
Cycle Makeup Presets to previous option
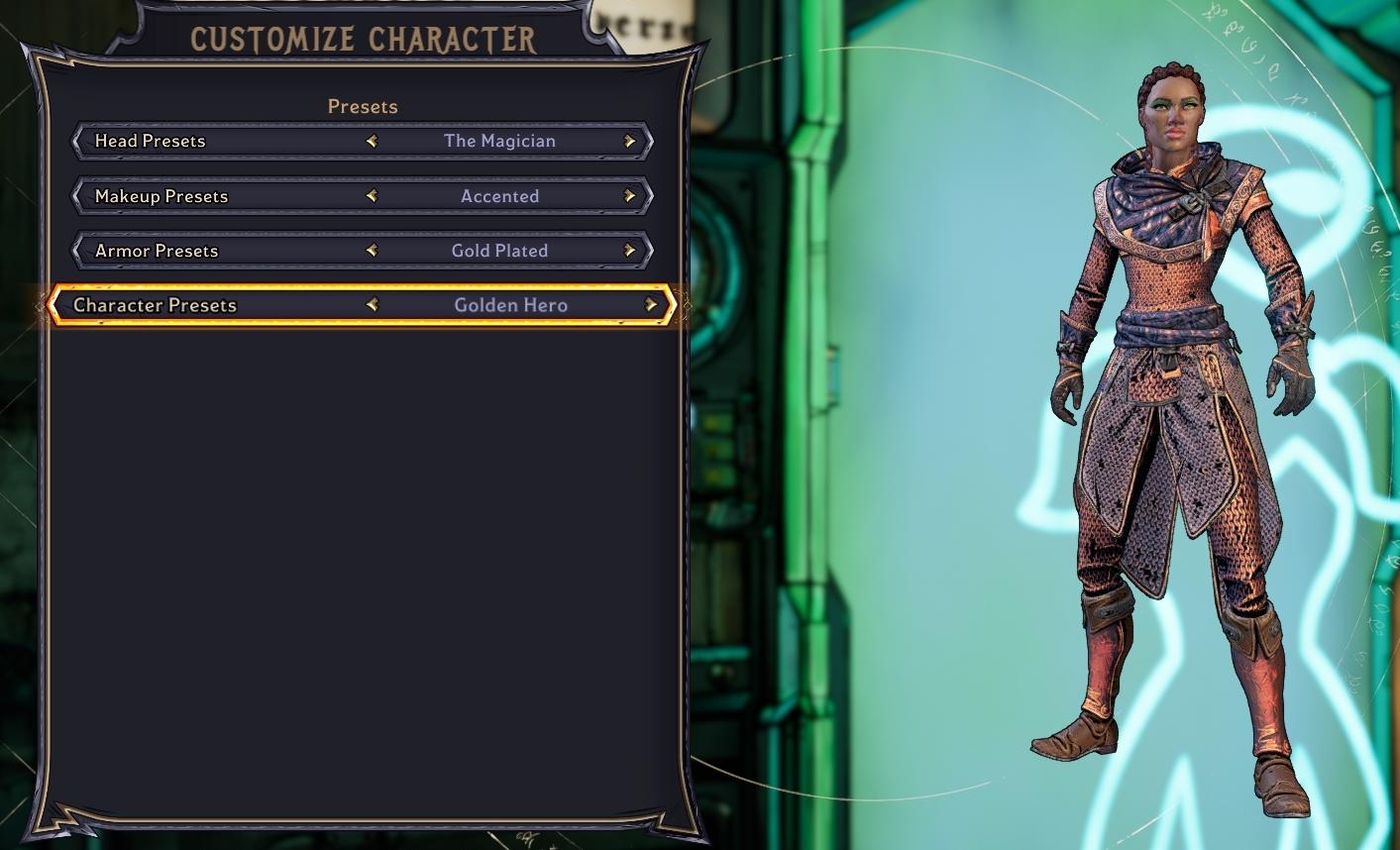pos(372,196)
